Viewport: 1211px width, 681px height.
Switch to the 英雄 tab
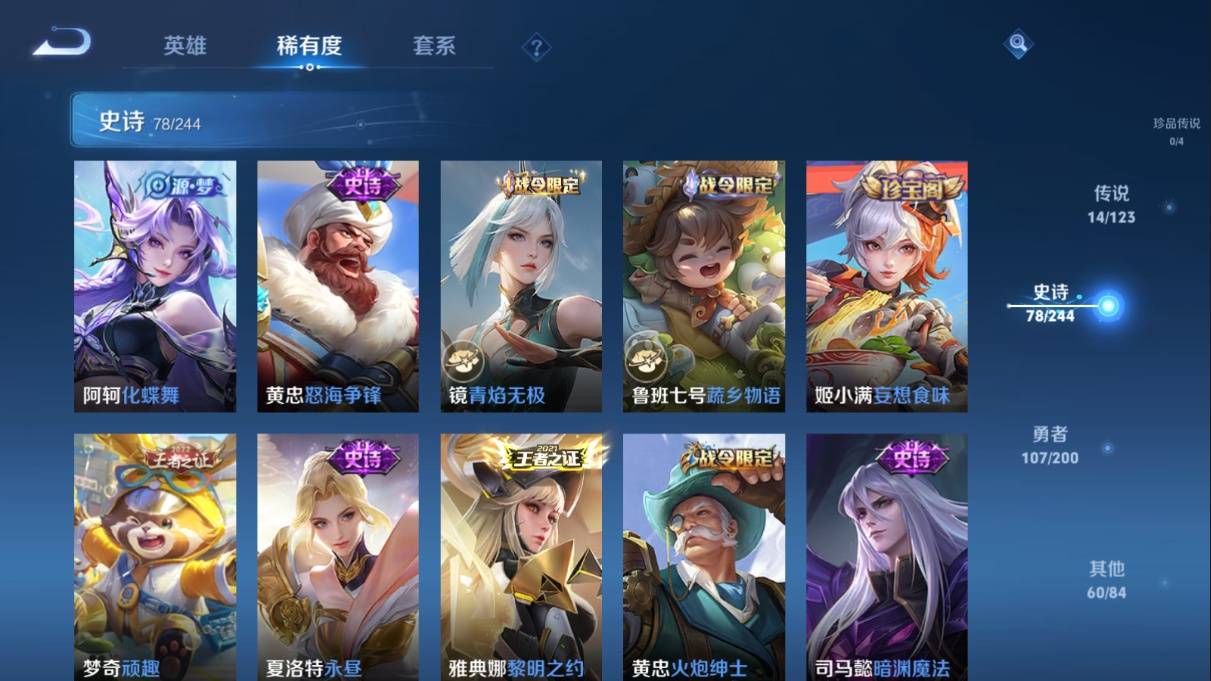click(185, 46)
